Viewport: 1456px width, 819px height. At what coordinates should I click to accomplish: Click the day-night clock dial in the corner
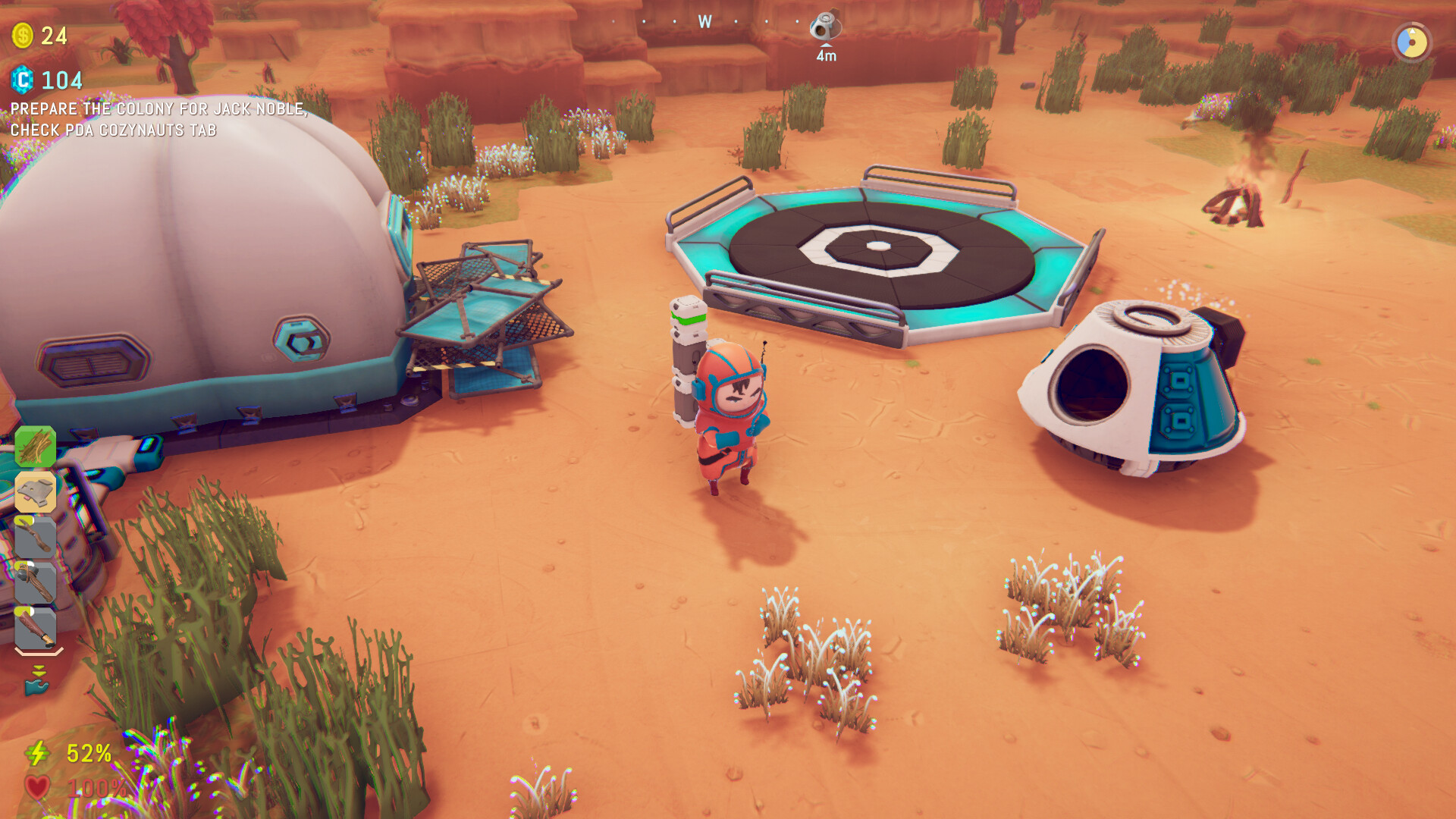pos(1412,43)
